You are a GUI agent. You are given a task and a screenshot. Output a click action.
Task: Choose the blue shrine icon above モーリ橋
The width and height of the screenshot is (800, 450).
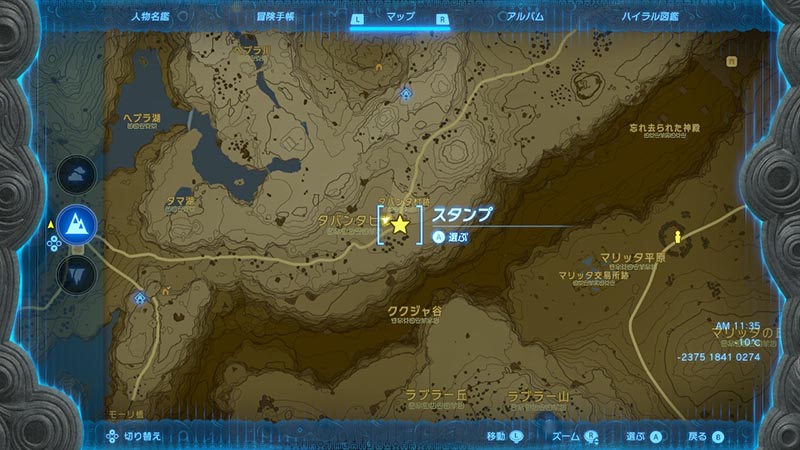tap(141, 297)
